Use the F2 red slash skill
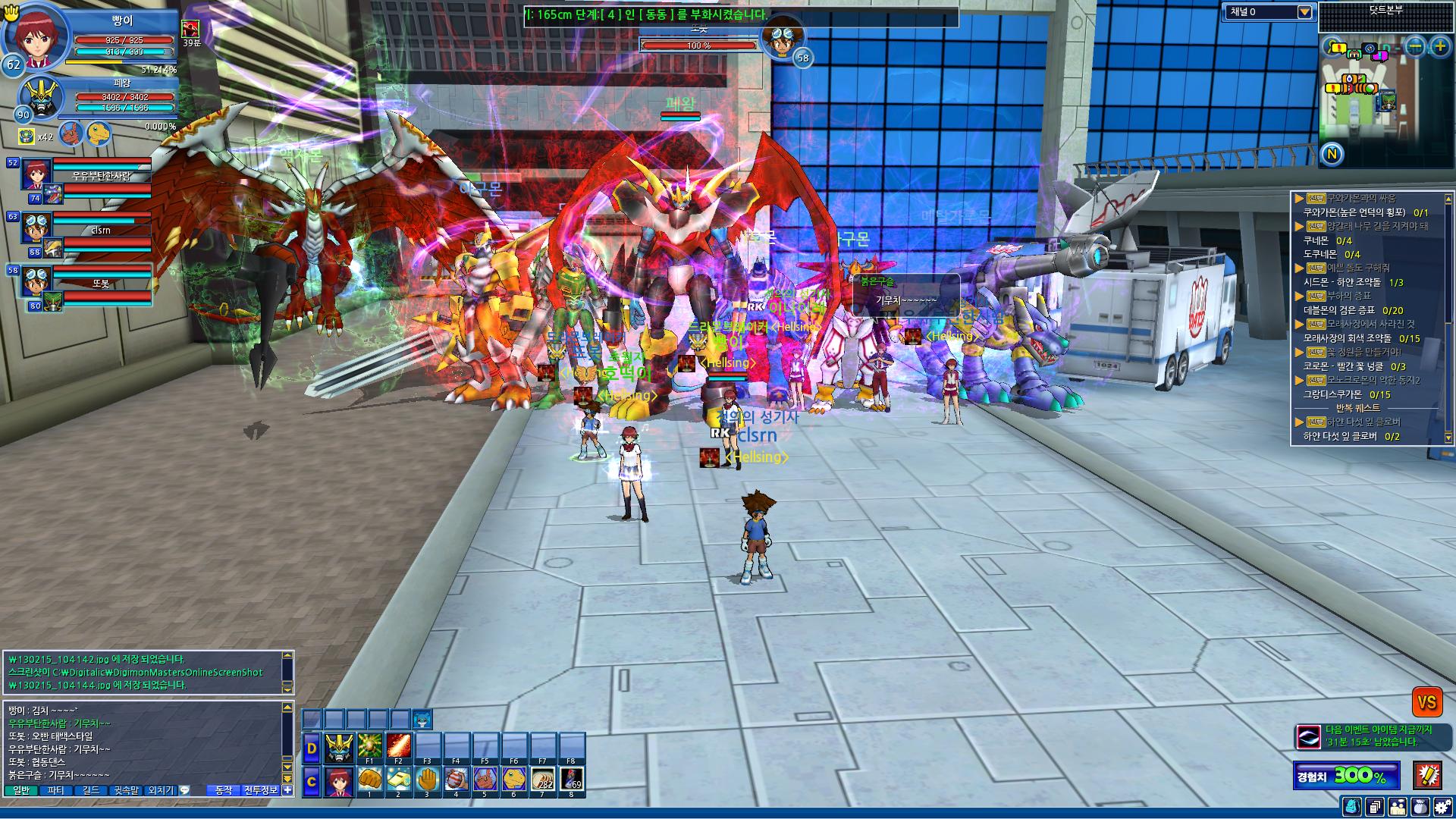 click(x=399, y=746)
